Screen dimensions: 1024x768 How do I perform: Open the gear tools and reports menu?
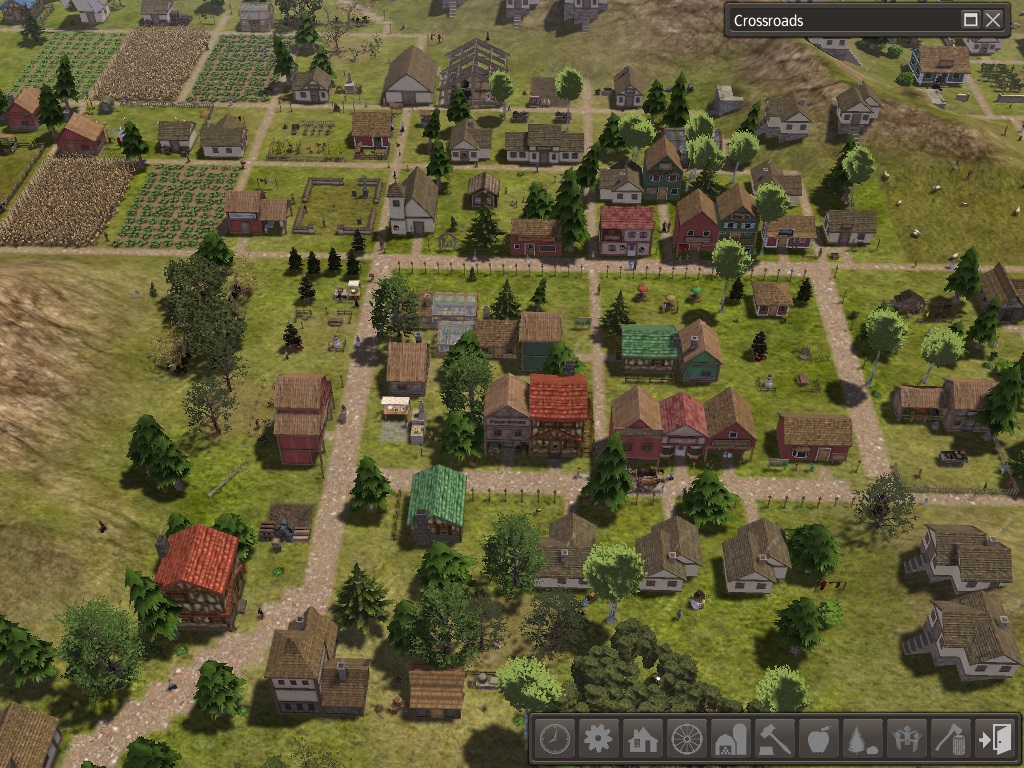click(598, 740)
